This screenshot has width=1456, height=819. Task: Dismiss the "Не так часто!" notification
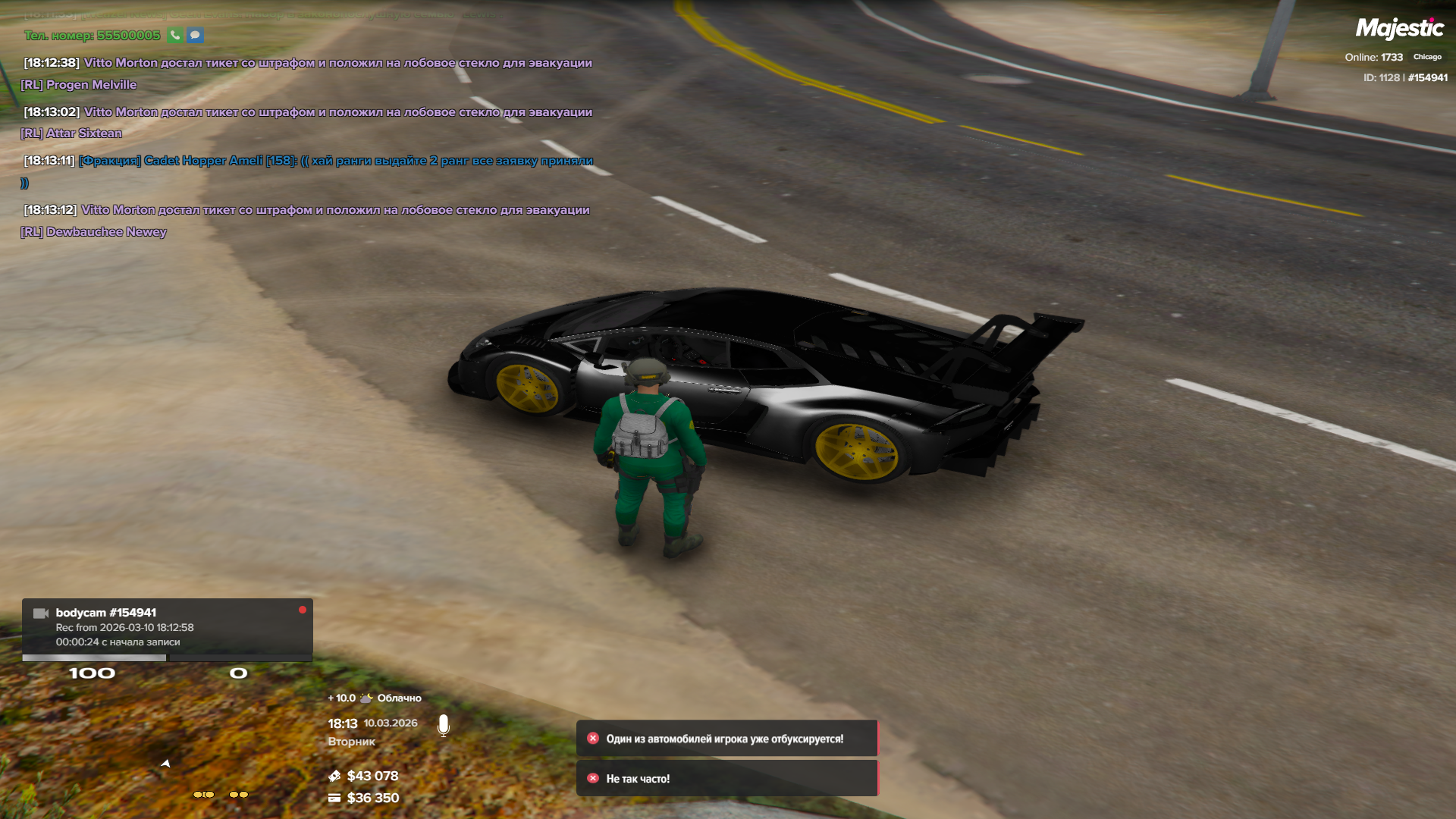[x=593, y=778]
